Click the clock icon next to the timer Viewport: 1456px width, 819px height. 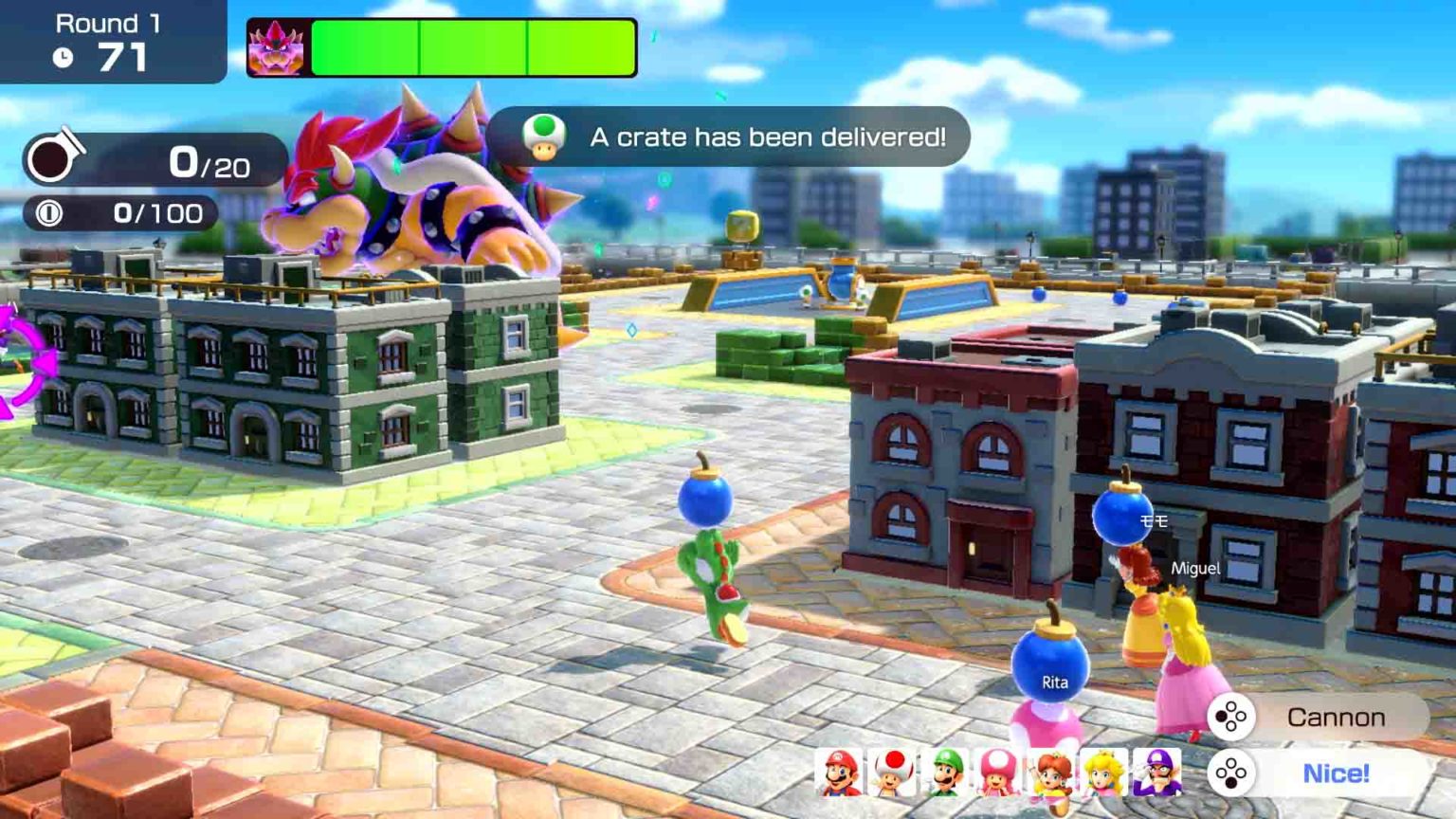point(64,58)
